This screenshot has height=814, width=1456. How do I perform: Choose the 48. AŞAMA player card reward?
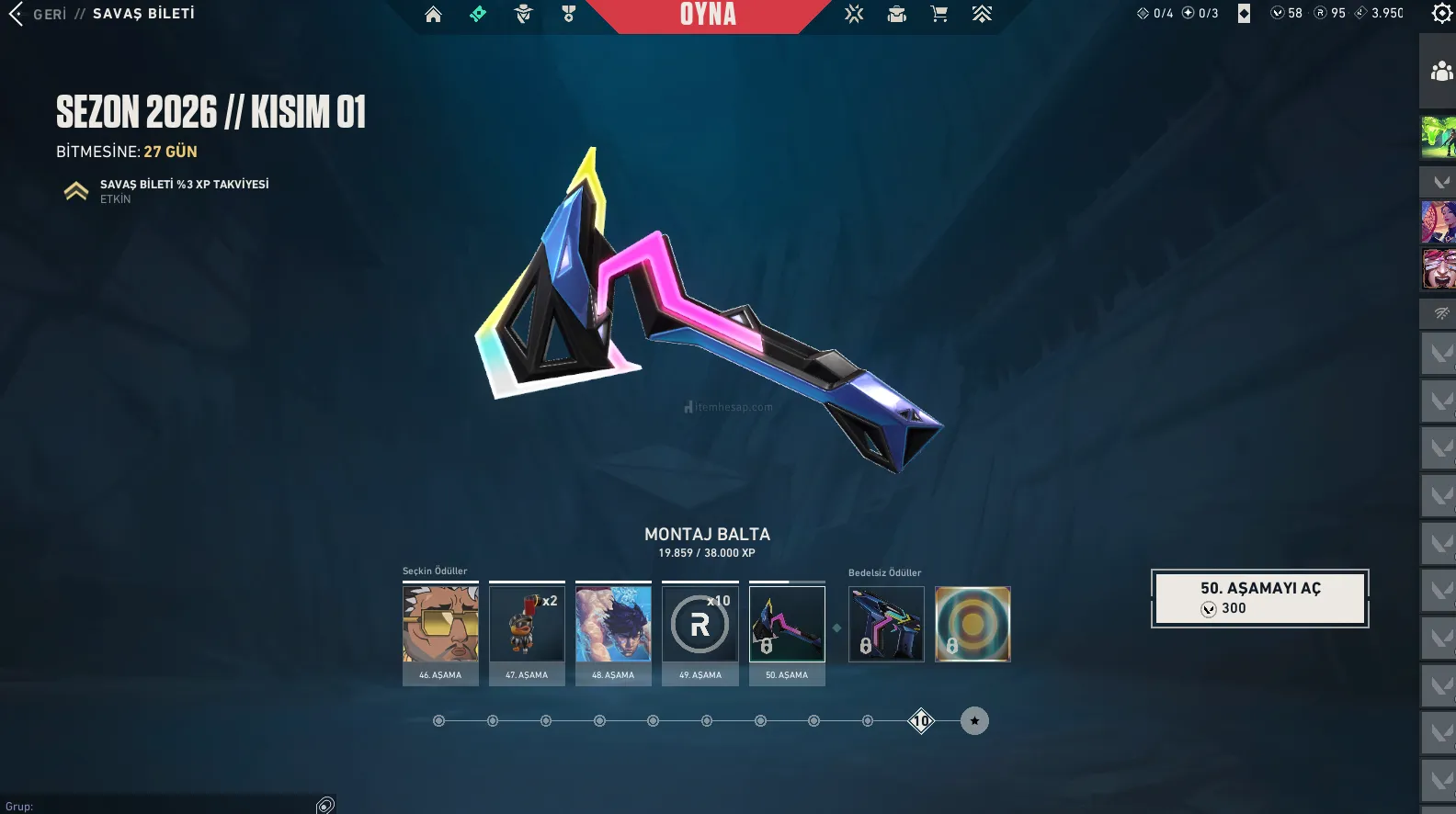tap(613, 625)
